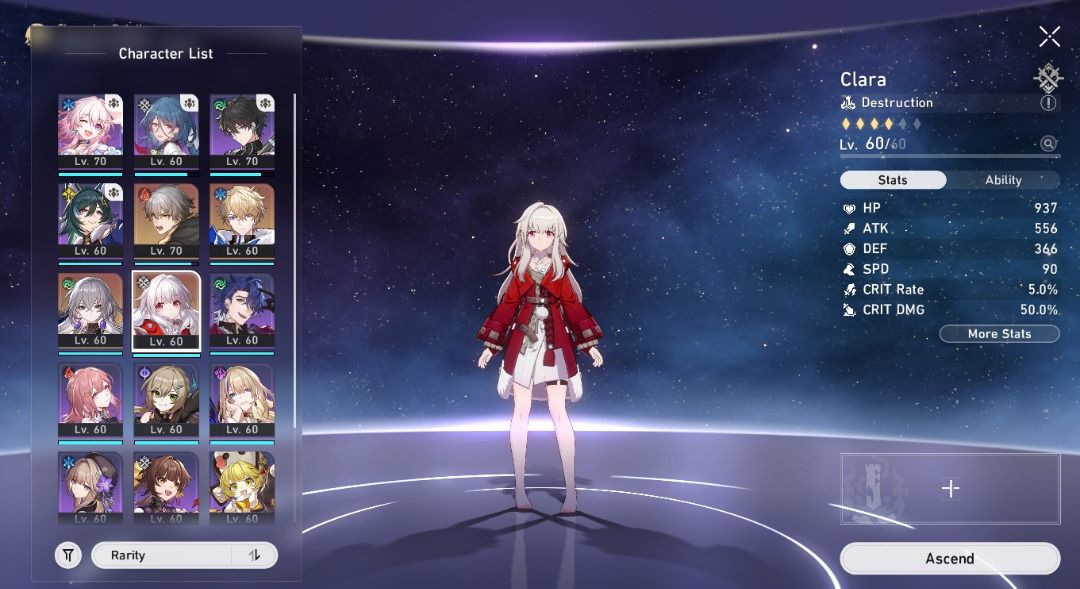Image resolution: width=1080 pixels, height=589 pixels.
Task: Add a Light Cone in the empty plus slot
Action: click(950, 488)
